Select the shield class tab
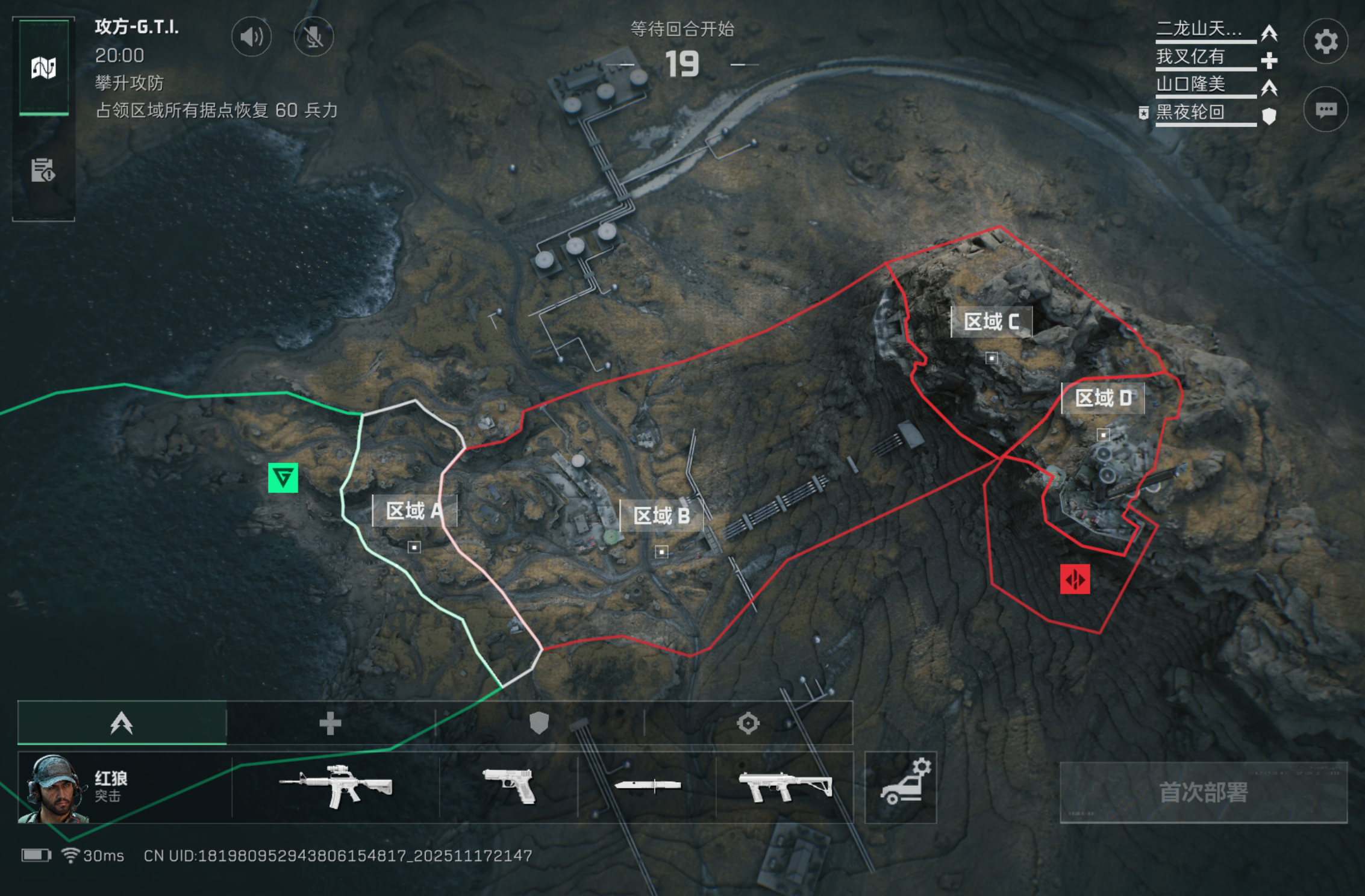Viewport: 1365px width, 896px height. (x=539, y=723)
